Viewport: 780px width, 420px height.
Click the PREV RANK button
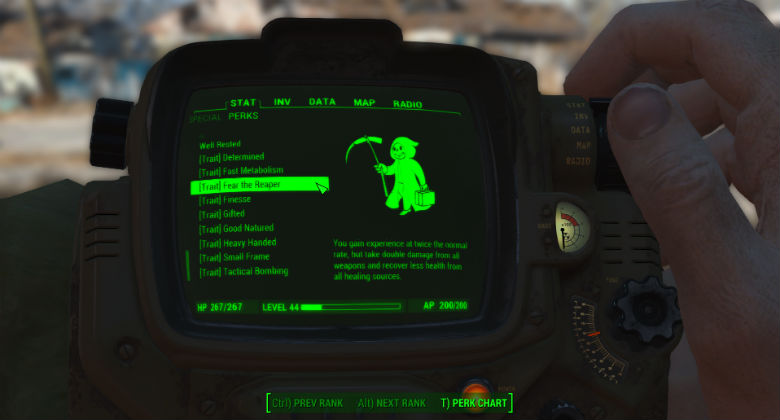pos(309,403)
